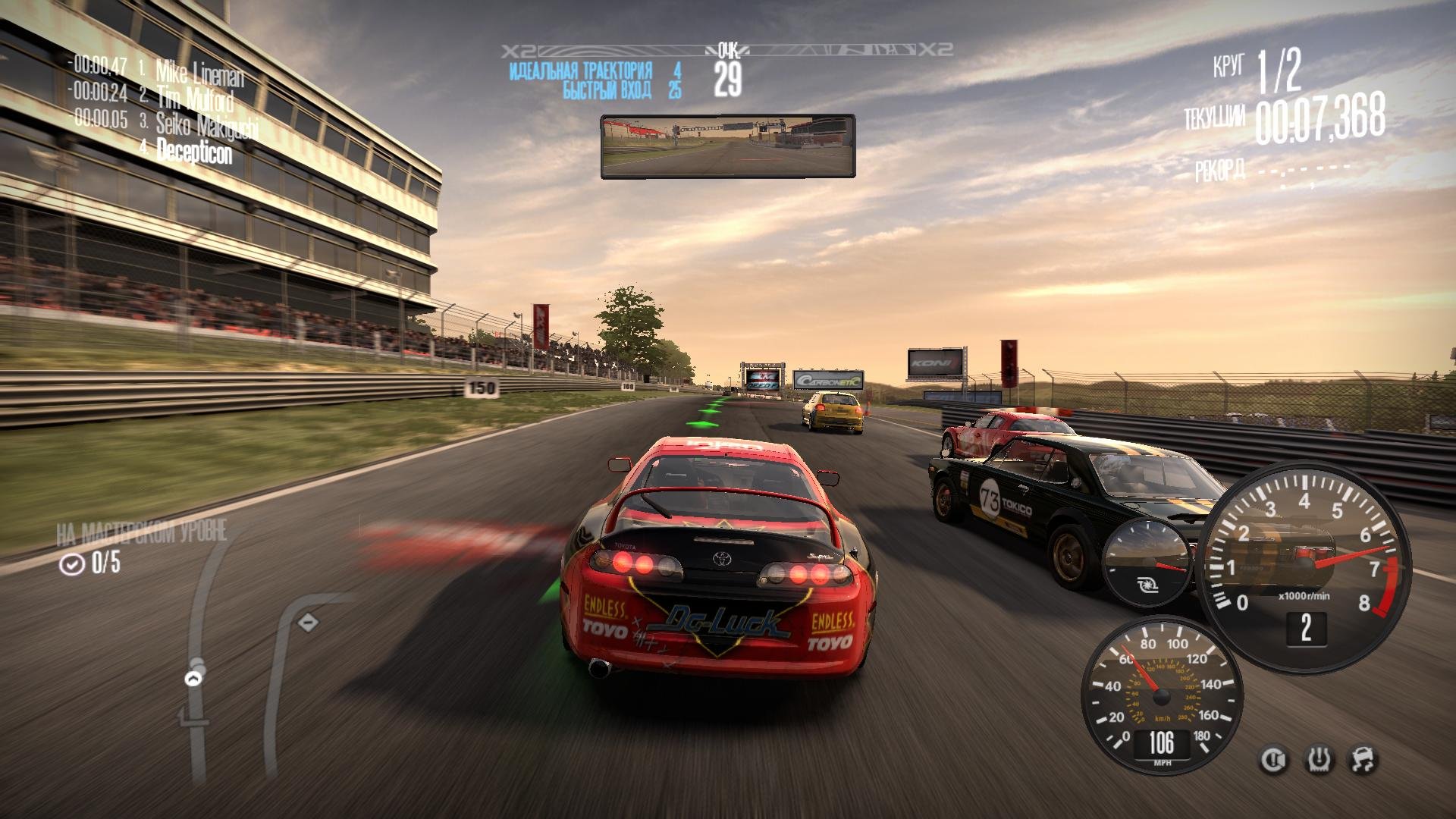The width and height of the screenshot is (1456, 819).
Task: Click the player marker on the minimap
Action: 195,677
